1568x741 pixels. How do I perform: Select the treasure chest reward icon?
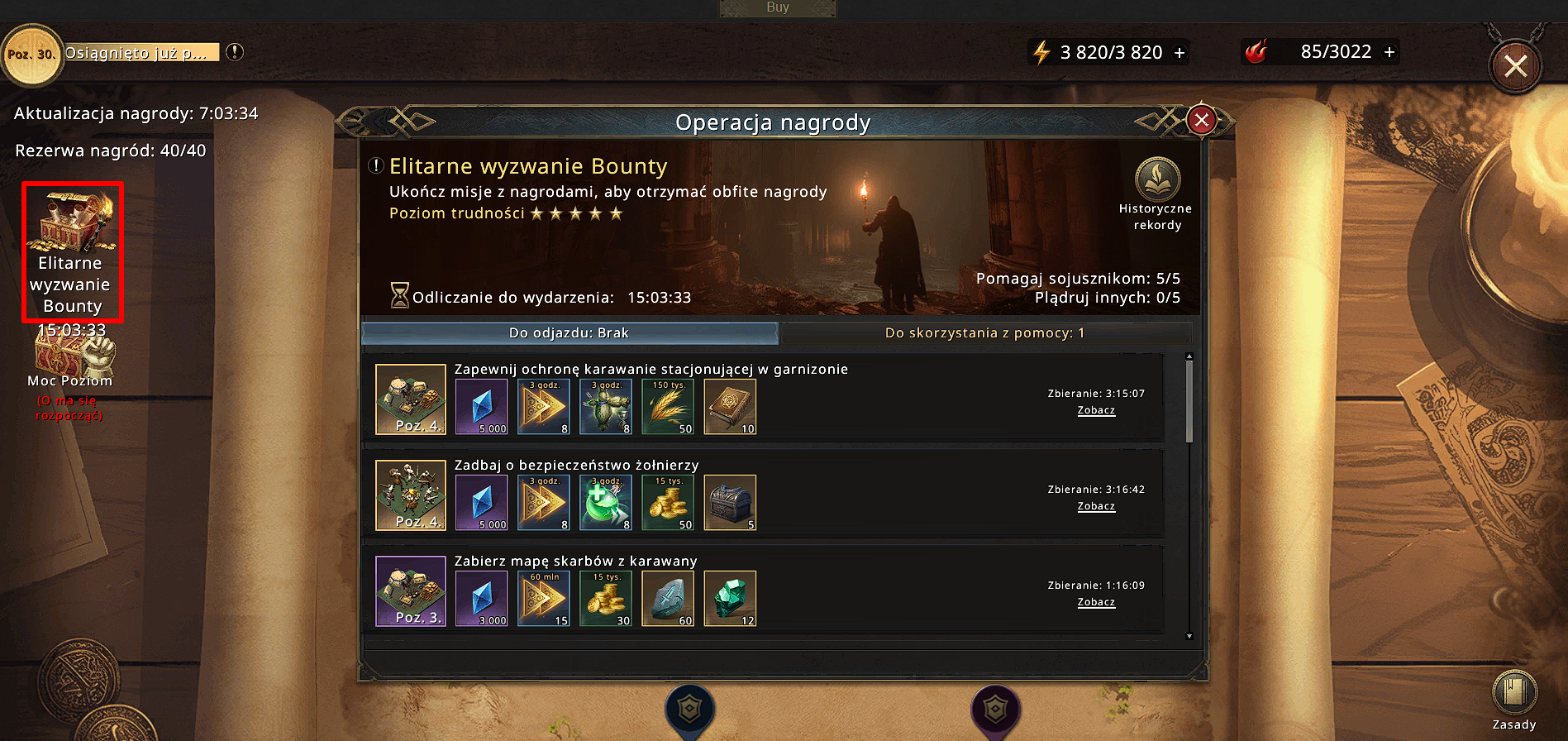(730, 502)
